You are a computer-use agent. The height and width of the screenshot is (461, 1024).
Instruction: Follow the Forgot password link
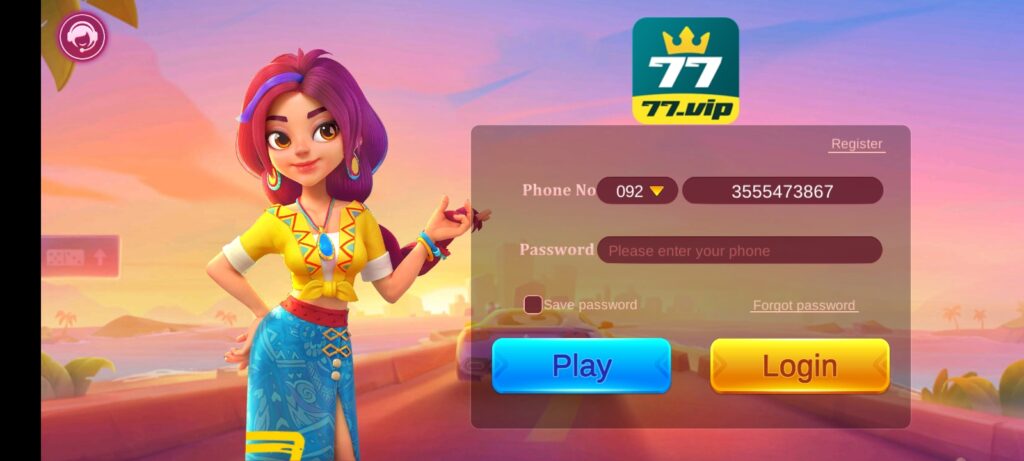[x=804, y=305]
